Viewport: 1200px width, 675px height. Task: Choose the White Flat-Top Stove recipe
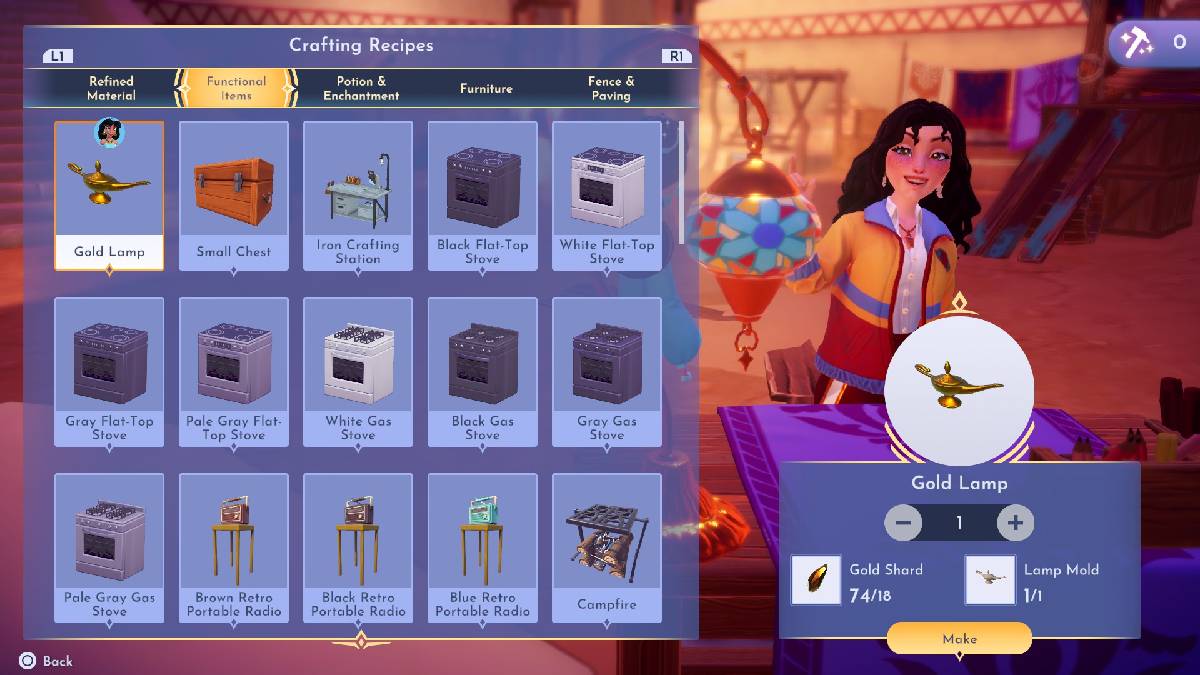point(607,195)
